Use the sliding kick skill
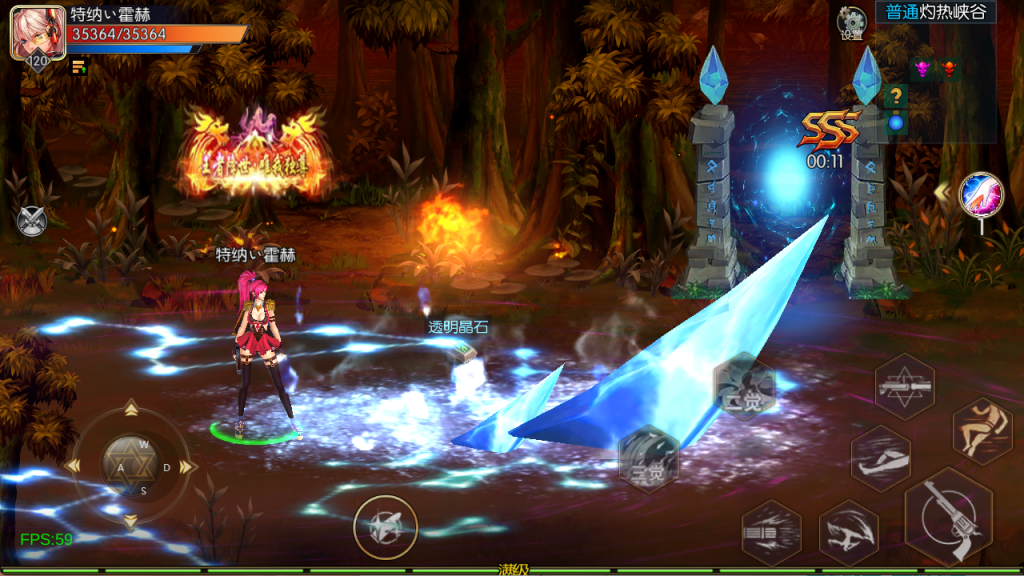Screen dimensions: 1024x576 coord(880,458)
